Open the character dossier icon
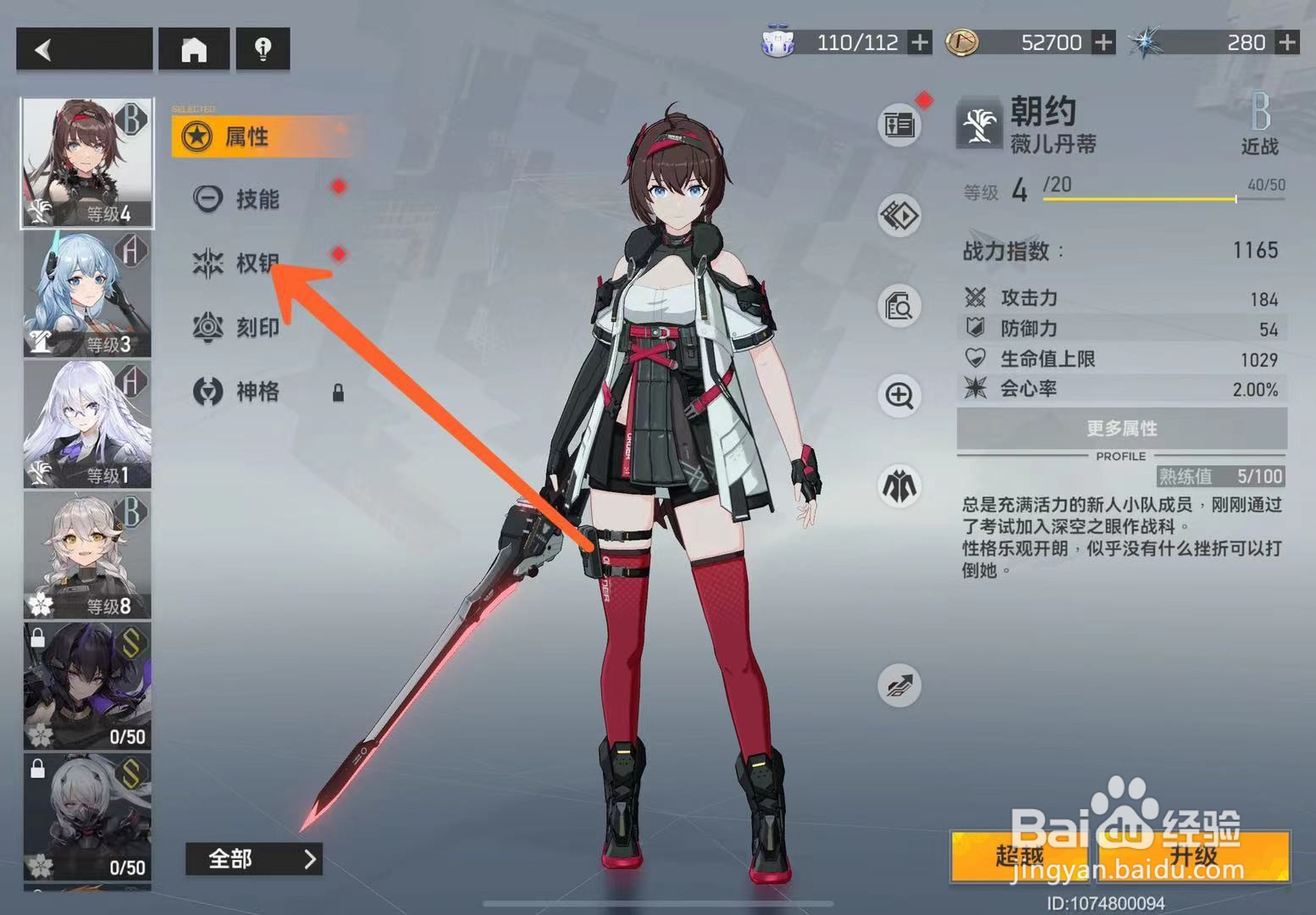 [x=899, y=124]
